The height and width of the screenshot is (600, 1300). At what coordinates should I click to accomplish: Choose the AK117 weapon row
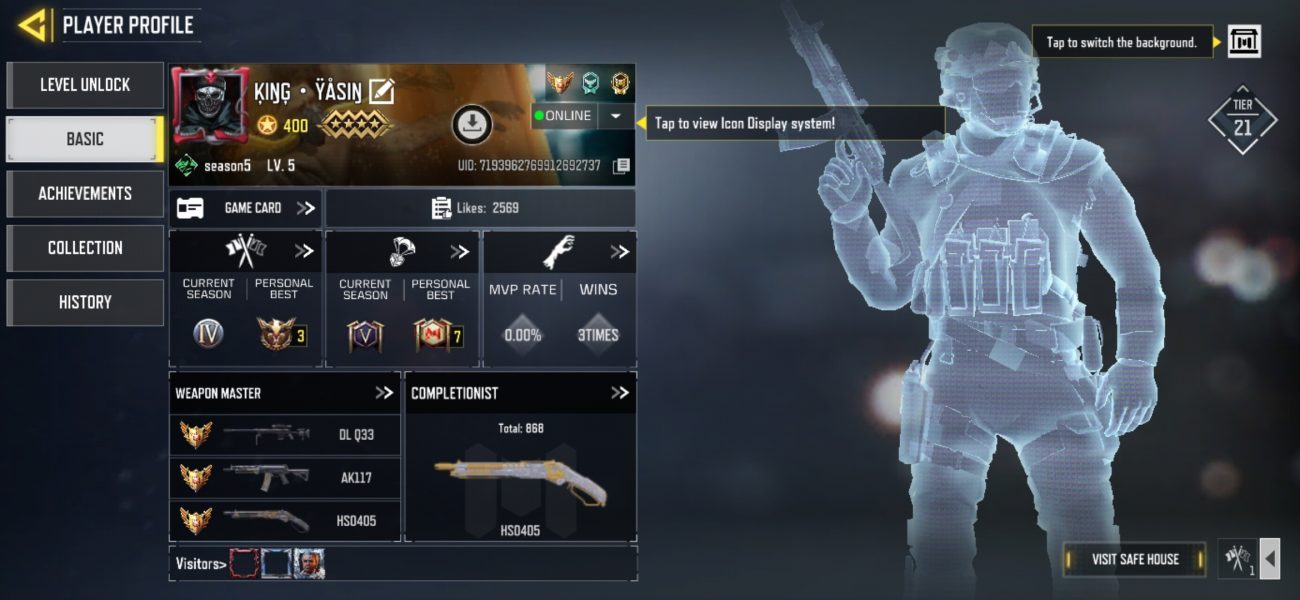click(x=285, y=477)
